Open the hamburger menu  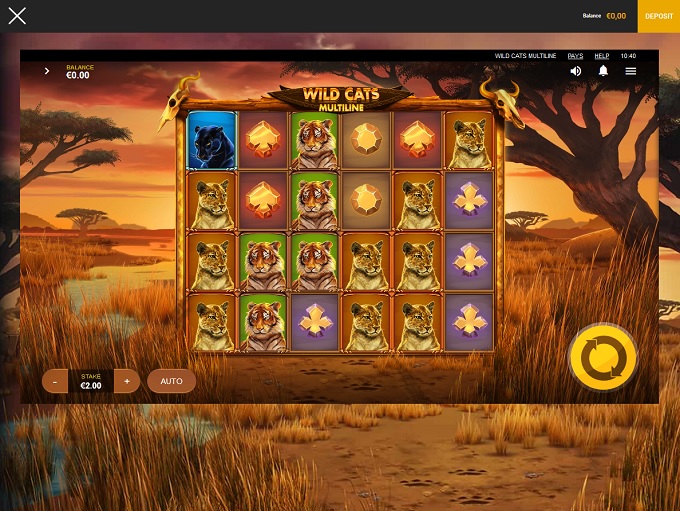(631, 71)
